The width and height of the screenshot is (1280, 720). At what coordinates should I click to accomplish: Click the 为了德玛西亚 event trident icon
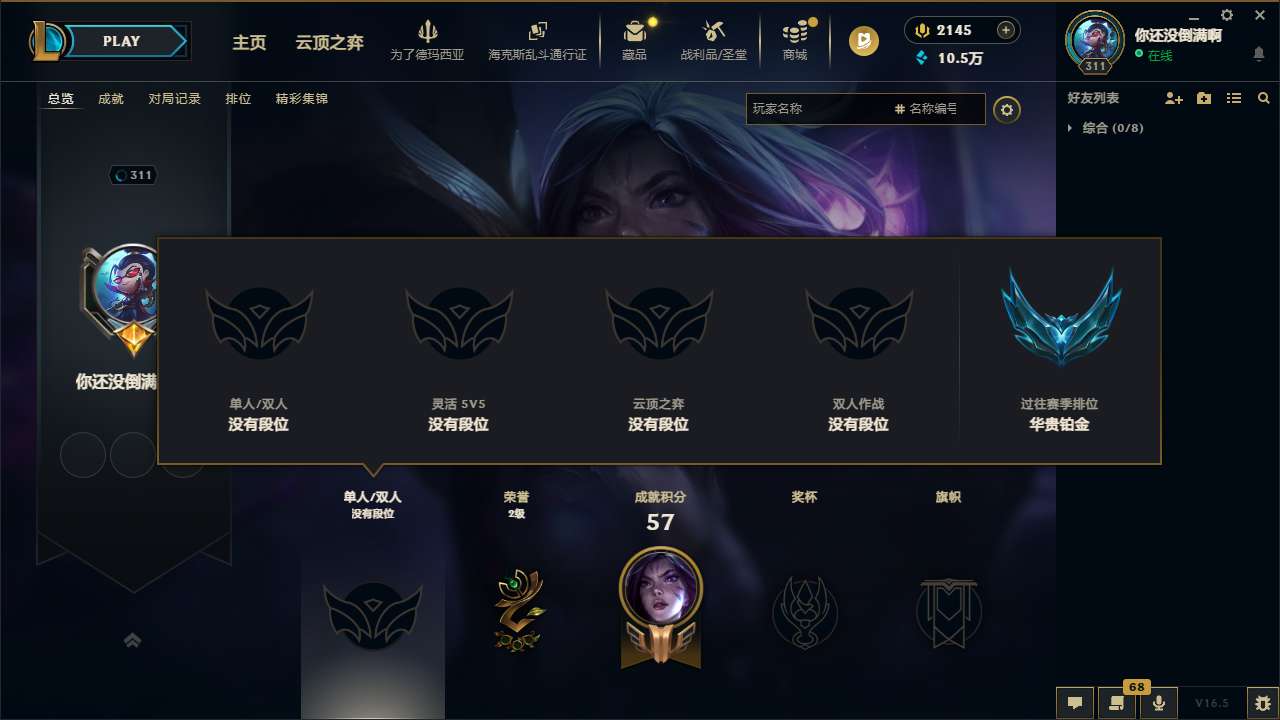click(428, 31)
